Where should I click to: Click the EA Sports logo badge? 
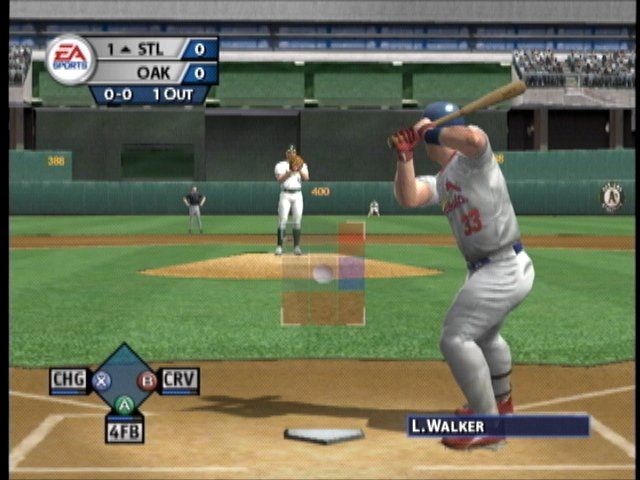pos(70,59)
